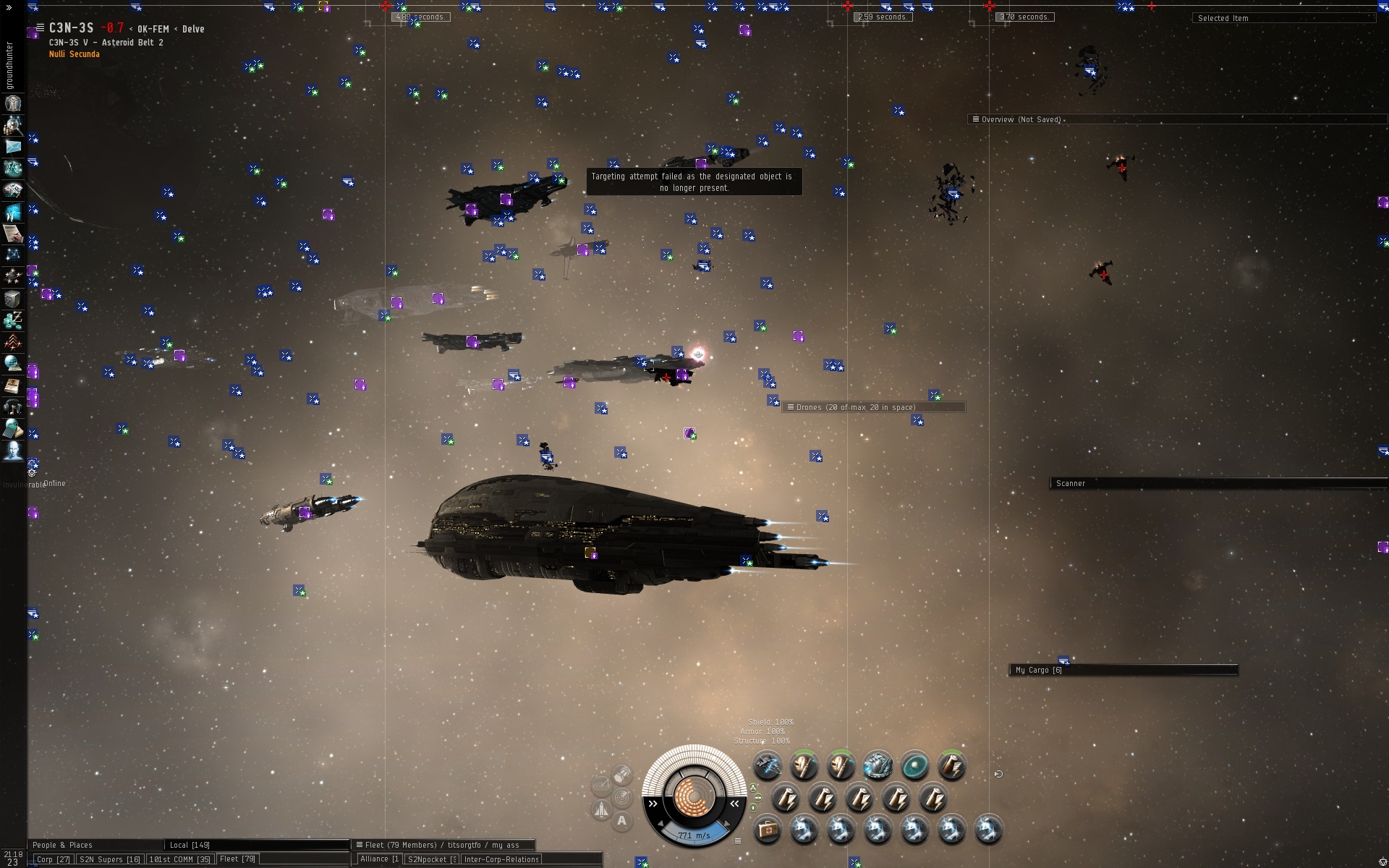This screenshot has width=1389, height=868.
Task: Select the Fleet chat tab
Action: coord(237,859)
